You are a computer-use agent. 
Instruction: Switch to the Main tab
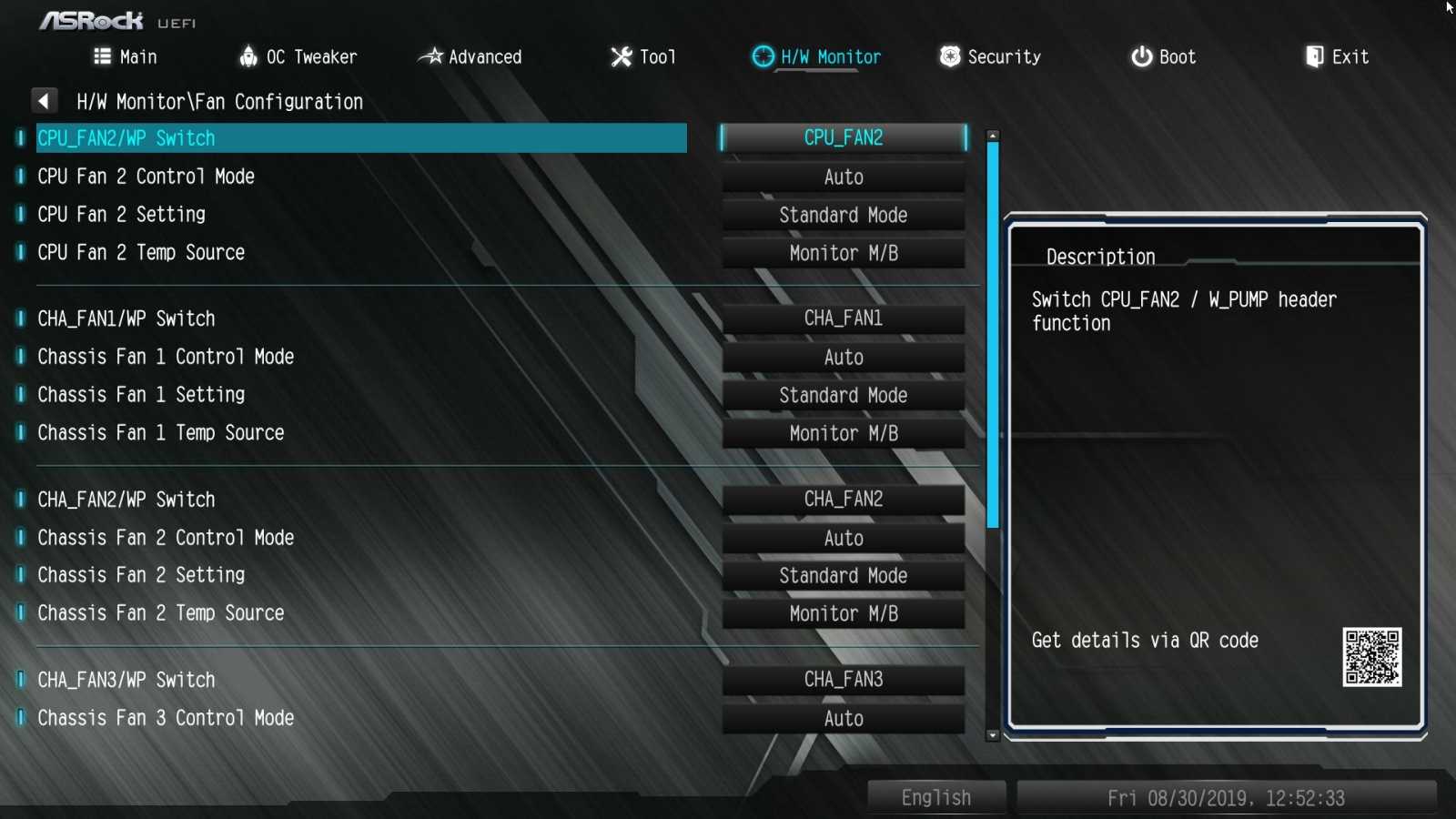point(126,56)
